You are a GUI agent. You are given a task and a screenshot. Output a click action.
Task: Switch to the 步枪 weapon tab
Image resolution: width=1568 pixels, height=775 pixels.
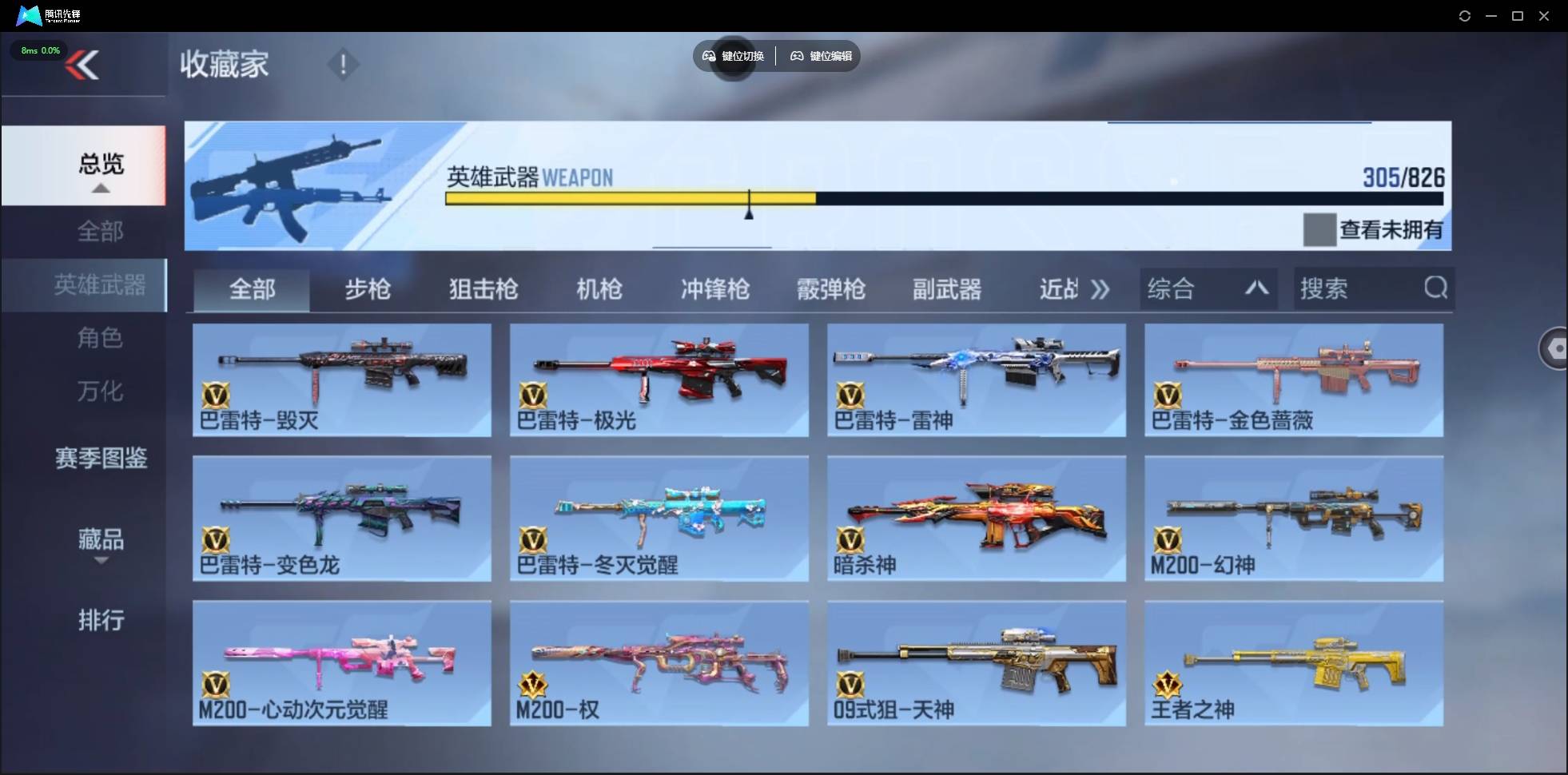(x=368, y=289)
